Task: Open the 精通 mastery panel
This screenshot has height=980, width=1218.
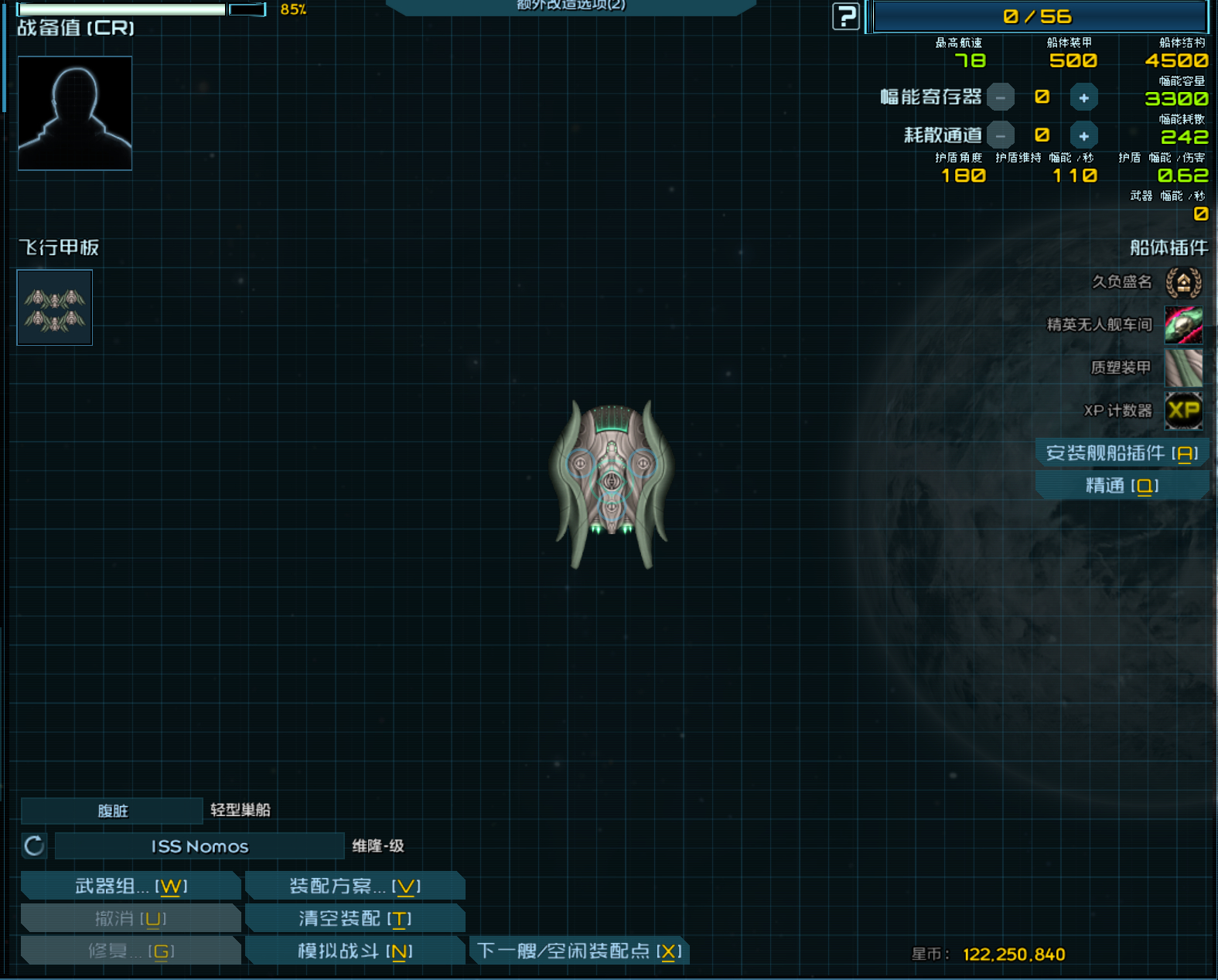Action: (1121, 486)
